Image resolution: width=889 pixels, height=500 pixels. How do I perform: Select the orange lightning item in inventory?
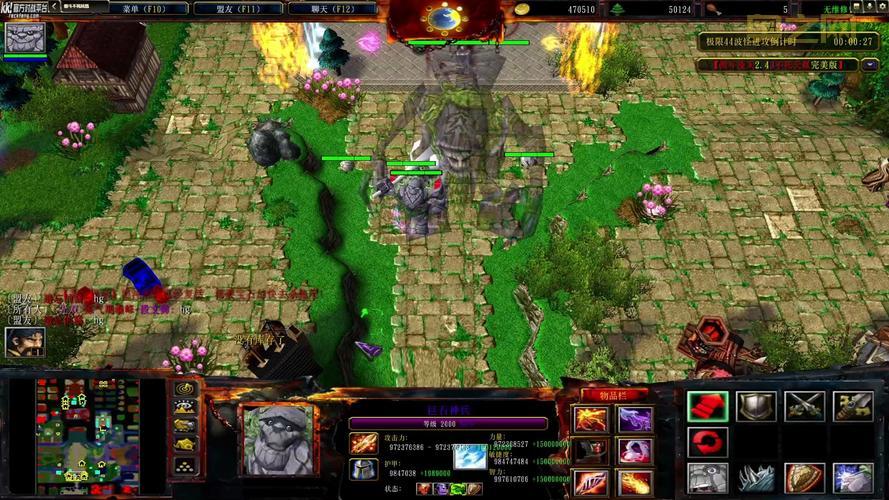[x=591, y=418]
